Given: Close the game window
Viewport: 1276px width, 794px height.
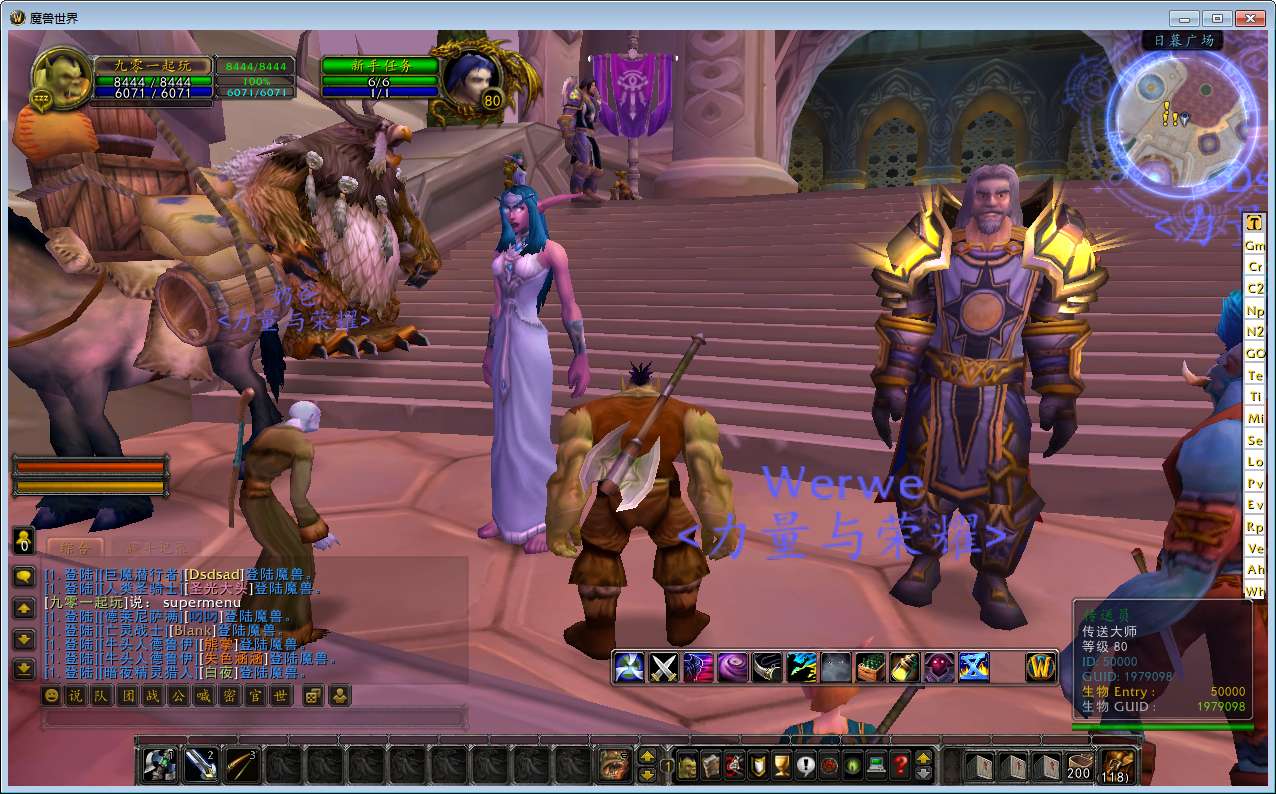Looking at the screenshot, I should pyautogui.click(x=1250, y=18).
